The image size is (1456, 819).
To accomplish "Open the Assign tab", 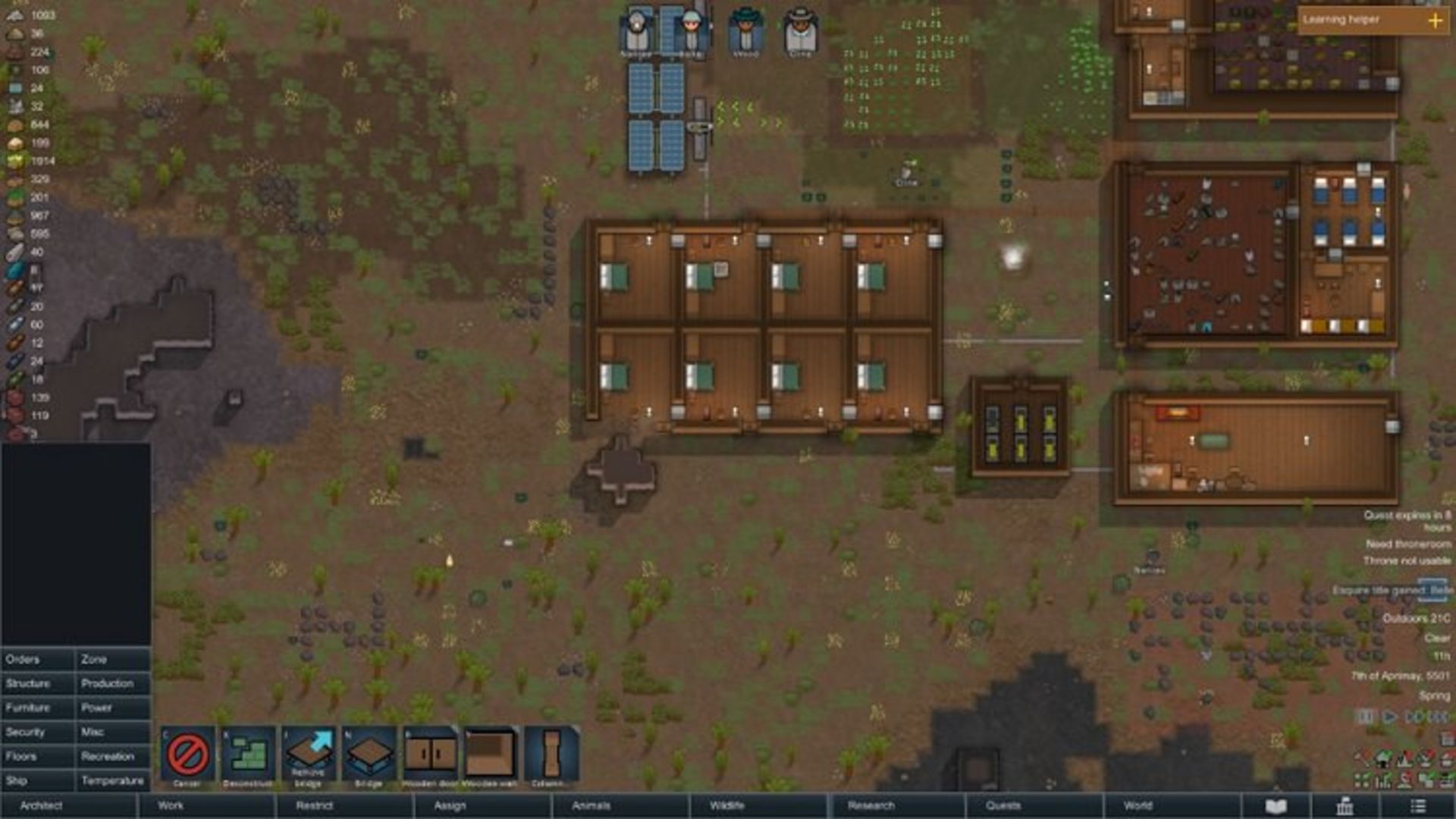I will coord(450,805).
